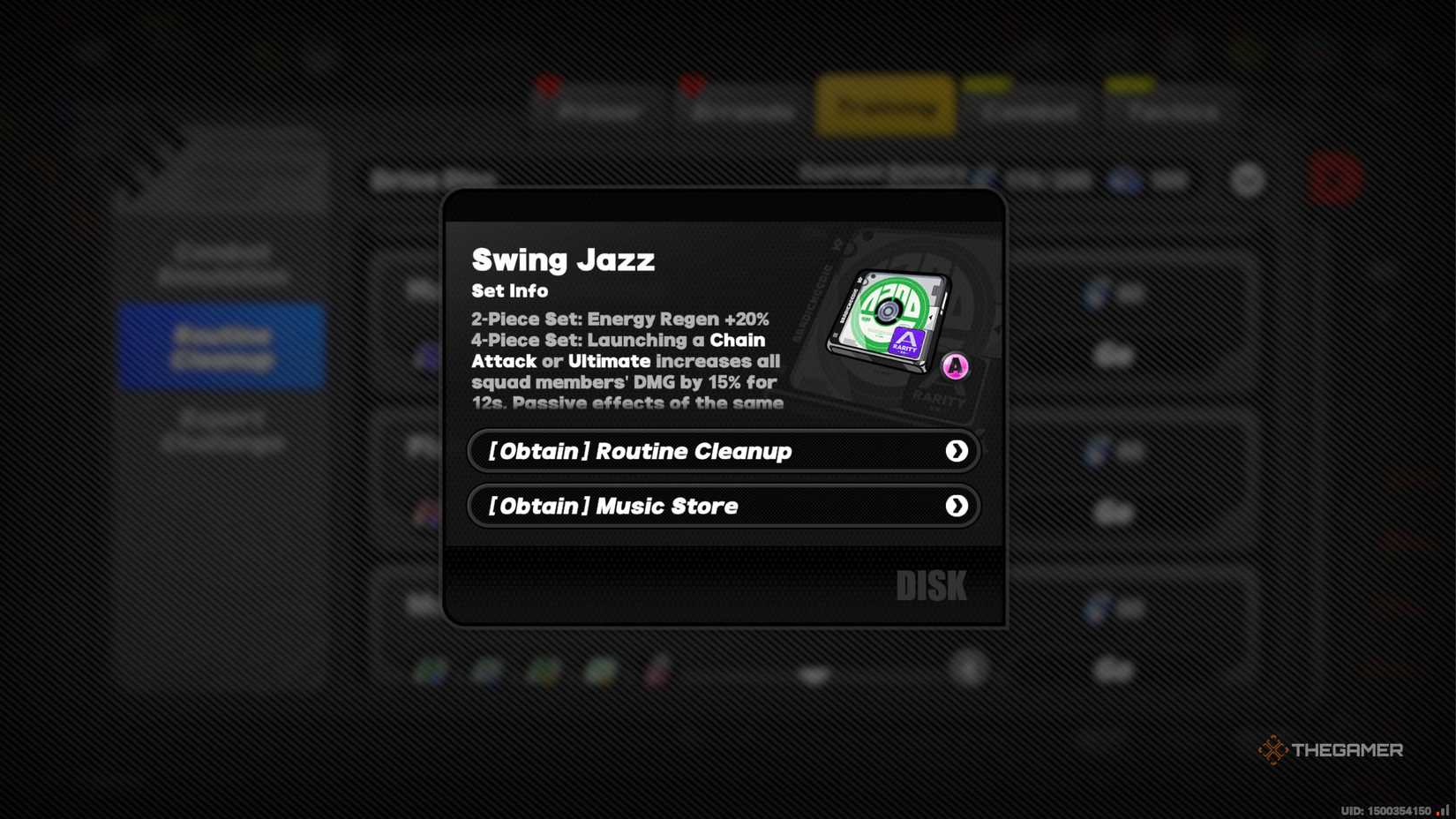
Task: Click the THEGAMER diamond logo
Action: [x=1273, y=751]
